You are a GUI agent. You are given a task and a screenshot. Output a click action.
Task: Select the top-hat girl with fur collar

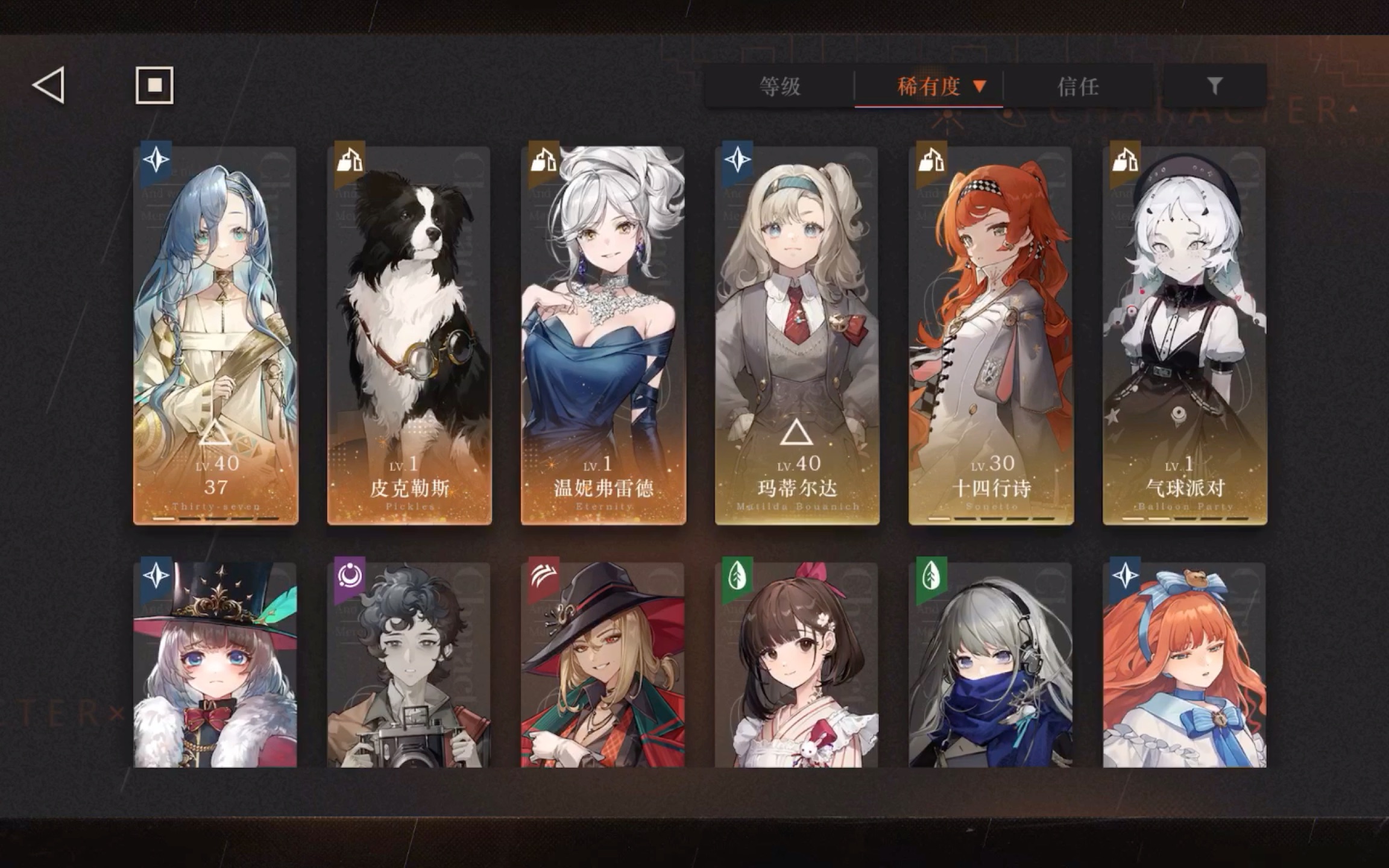[x=216, y=665]
